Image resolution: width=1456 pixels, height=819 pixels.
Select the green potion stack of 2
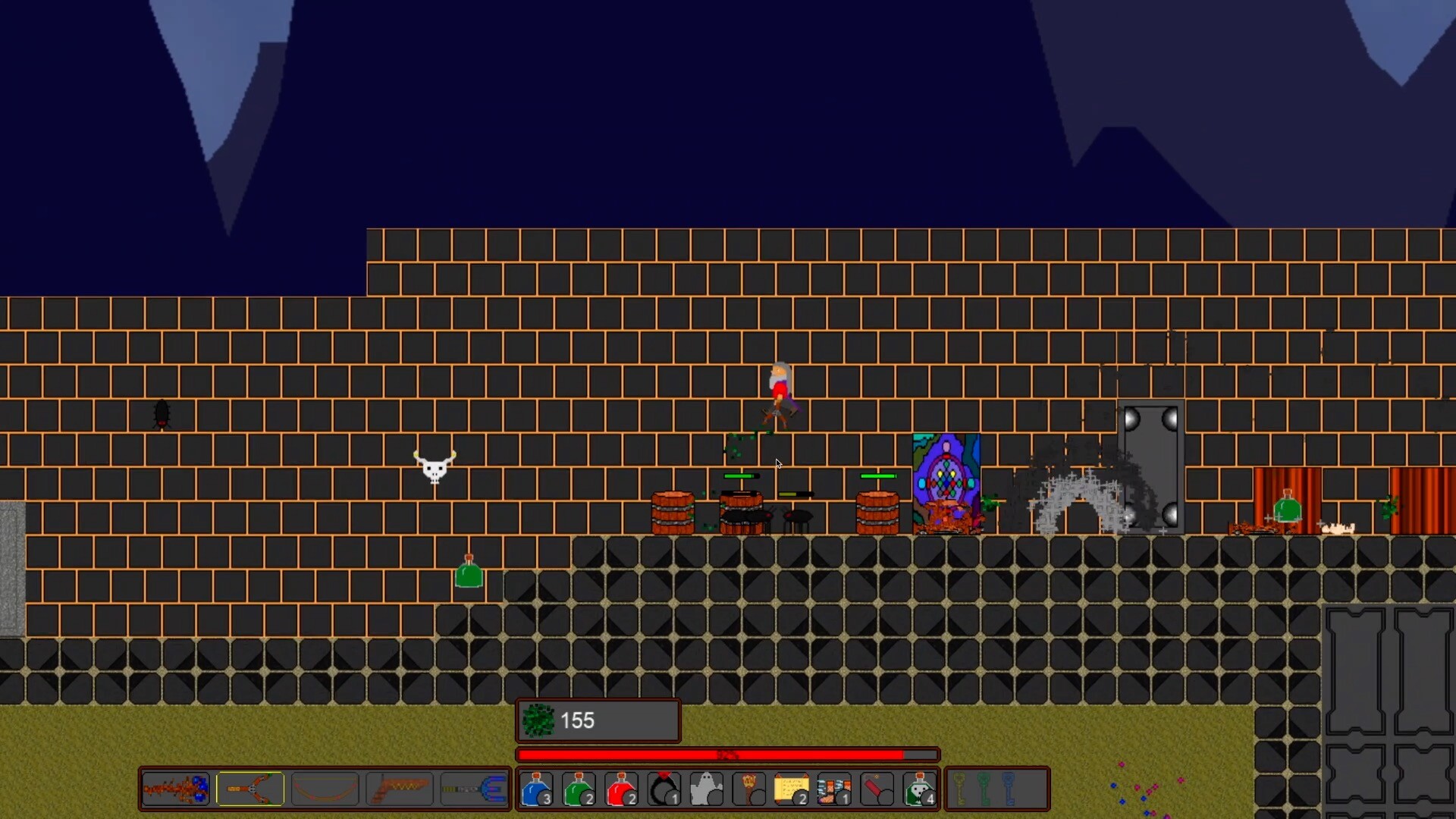point(579,789)
